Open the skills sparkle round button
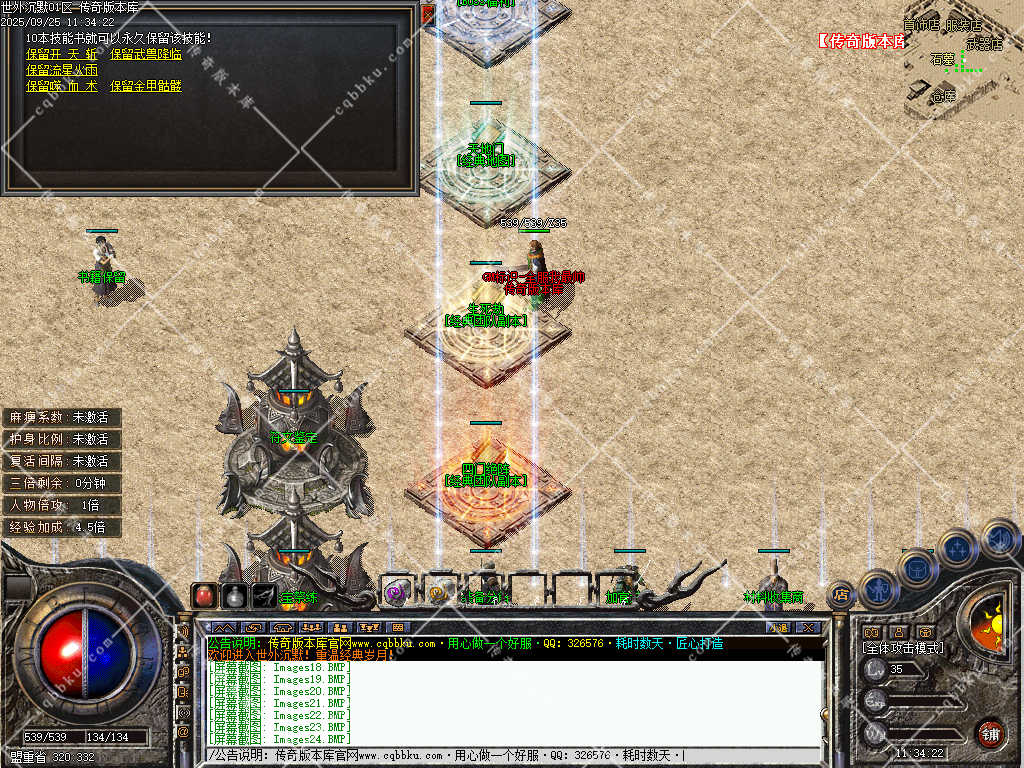 point(957,548)
